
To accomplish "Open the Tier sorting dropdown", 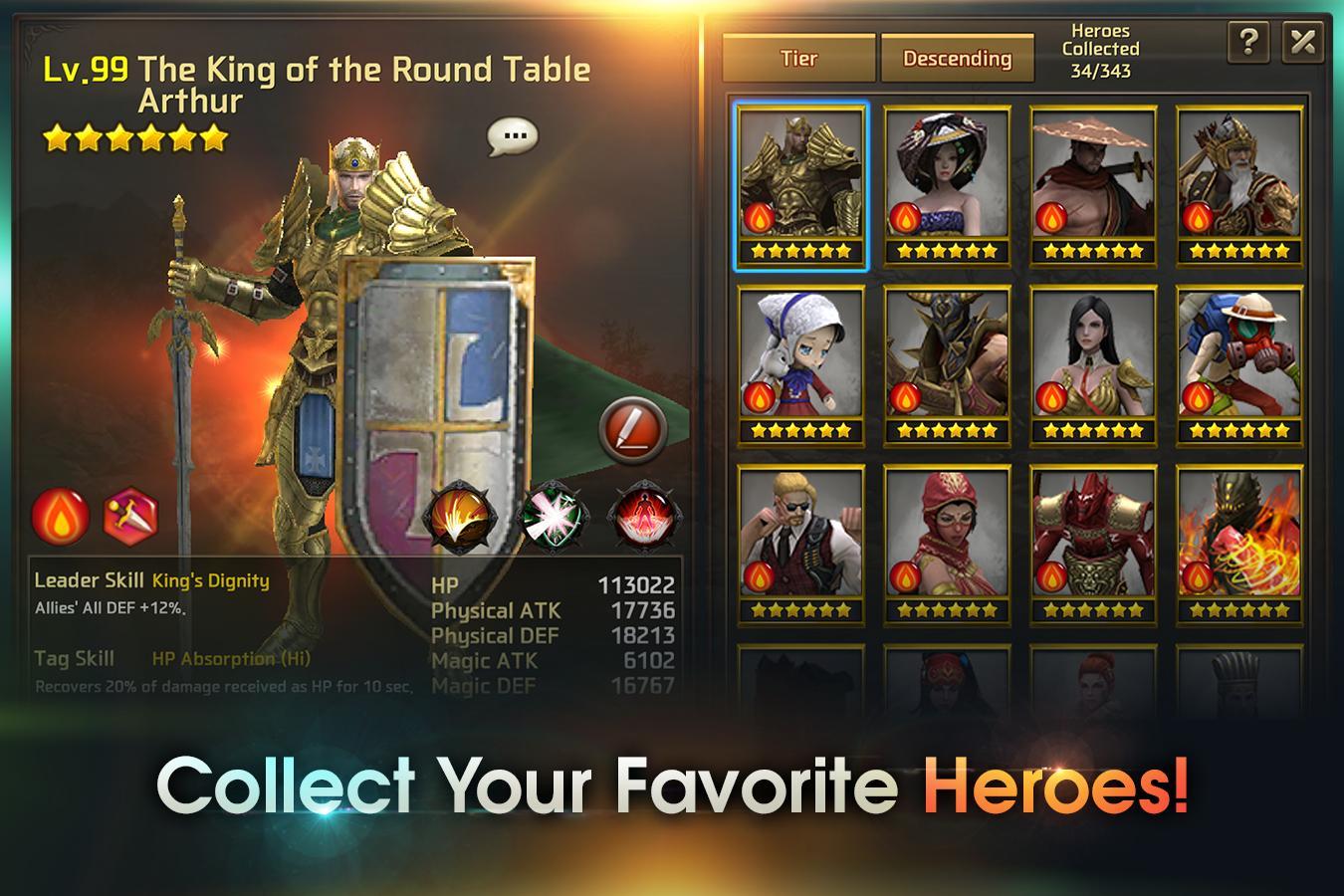I will (796, 59).
